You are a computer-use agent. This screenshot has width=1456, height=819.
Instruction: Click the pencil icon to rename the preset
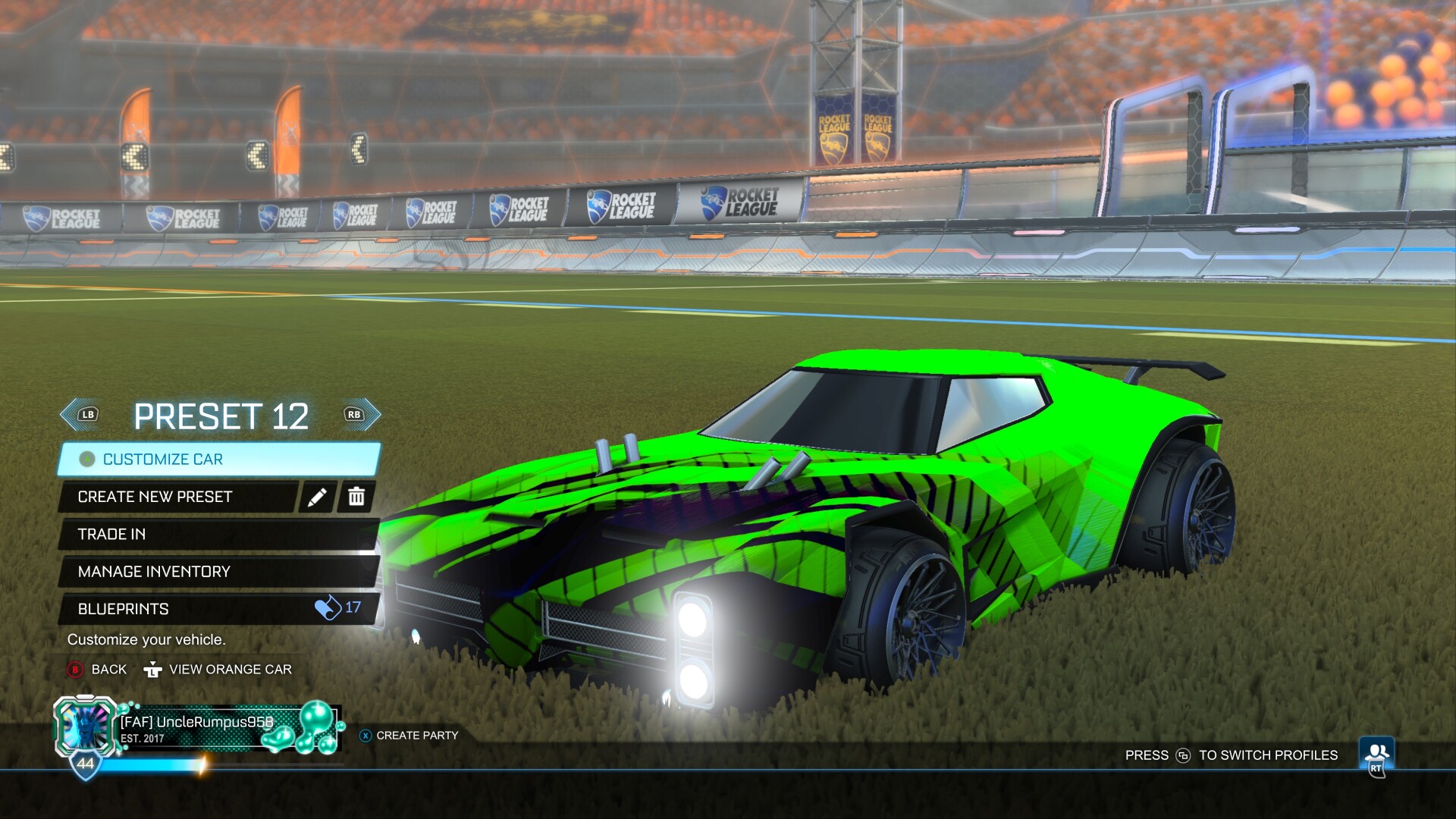pyautogui.click(x=318, y=497)
